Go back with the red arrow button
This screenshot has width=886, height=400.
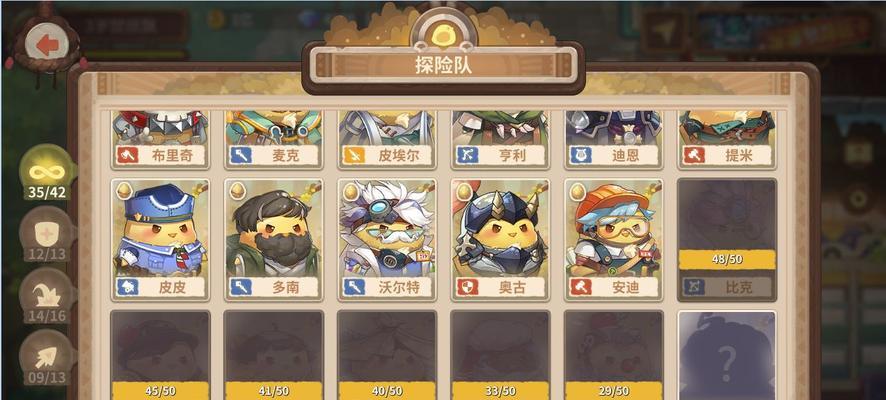point(43,43)
